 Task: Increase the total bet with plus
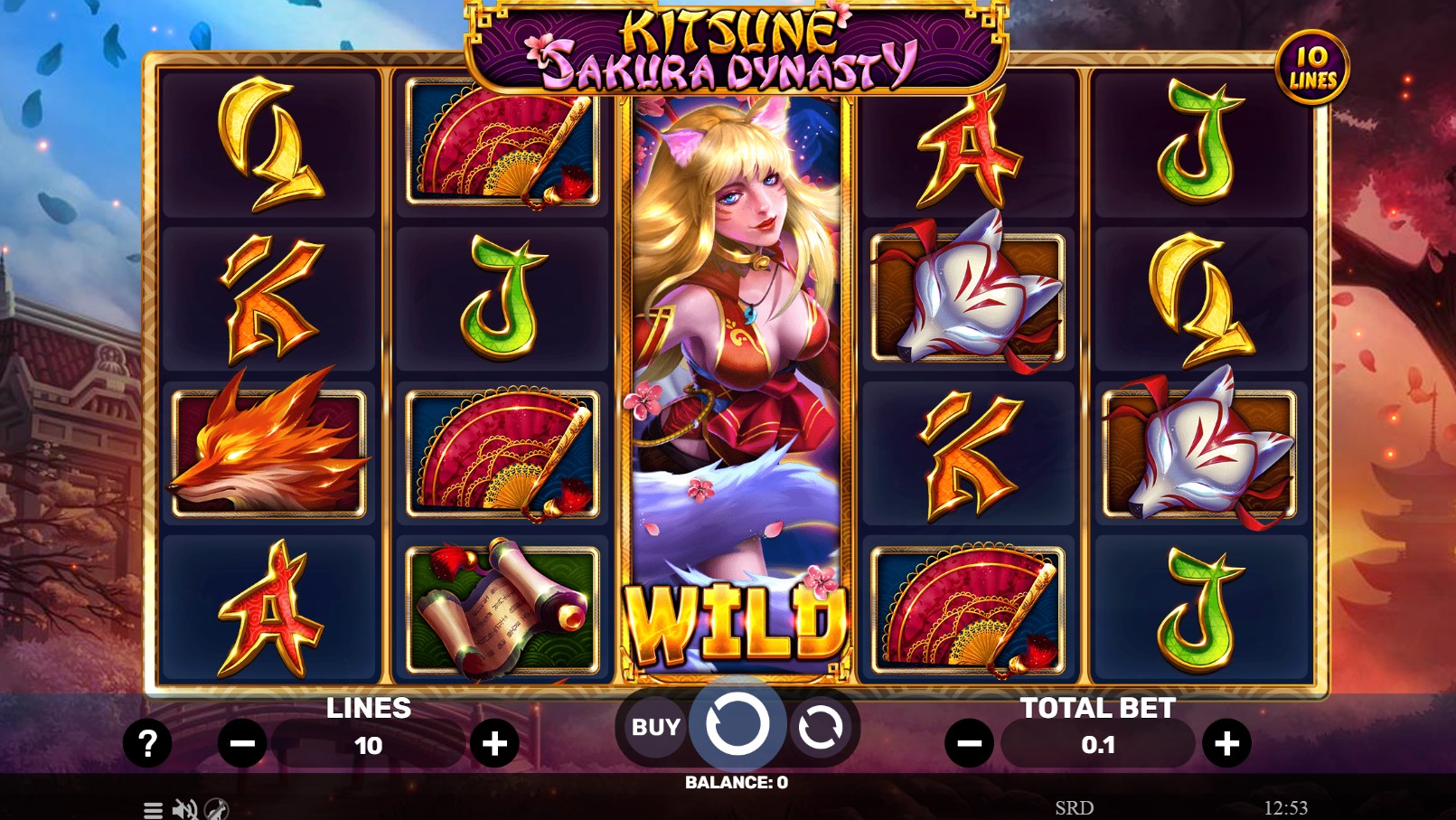point(1227,743)
